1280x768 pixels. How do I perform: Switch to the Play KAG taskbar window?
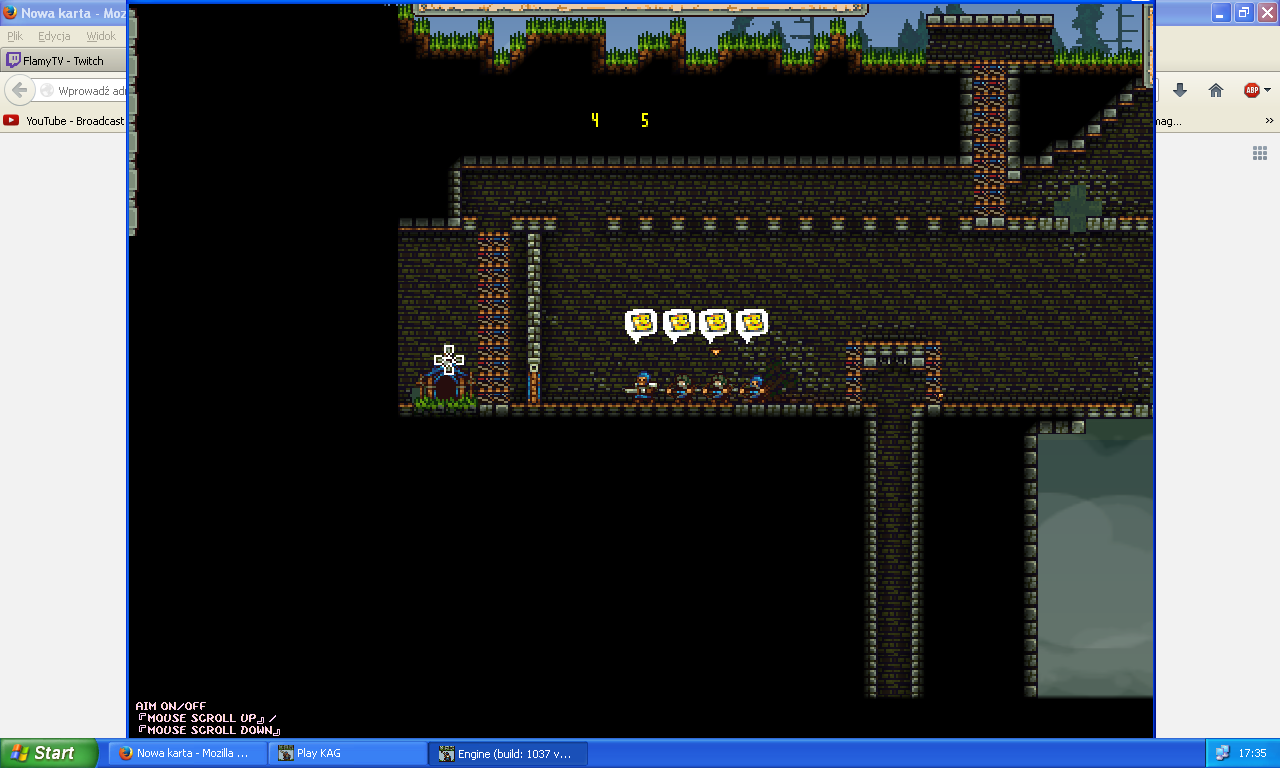click(347, 753)
